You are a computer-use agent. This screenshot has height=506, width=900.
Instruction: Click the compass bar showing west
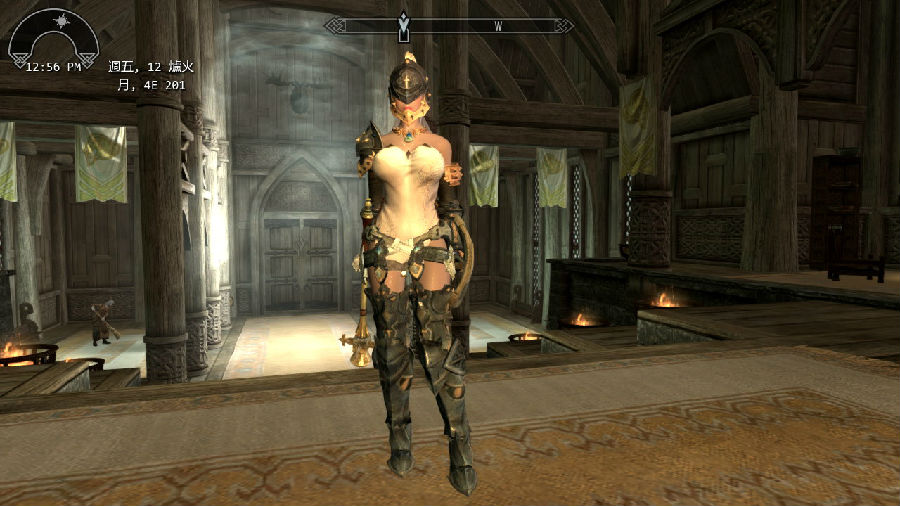450,25
